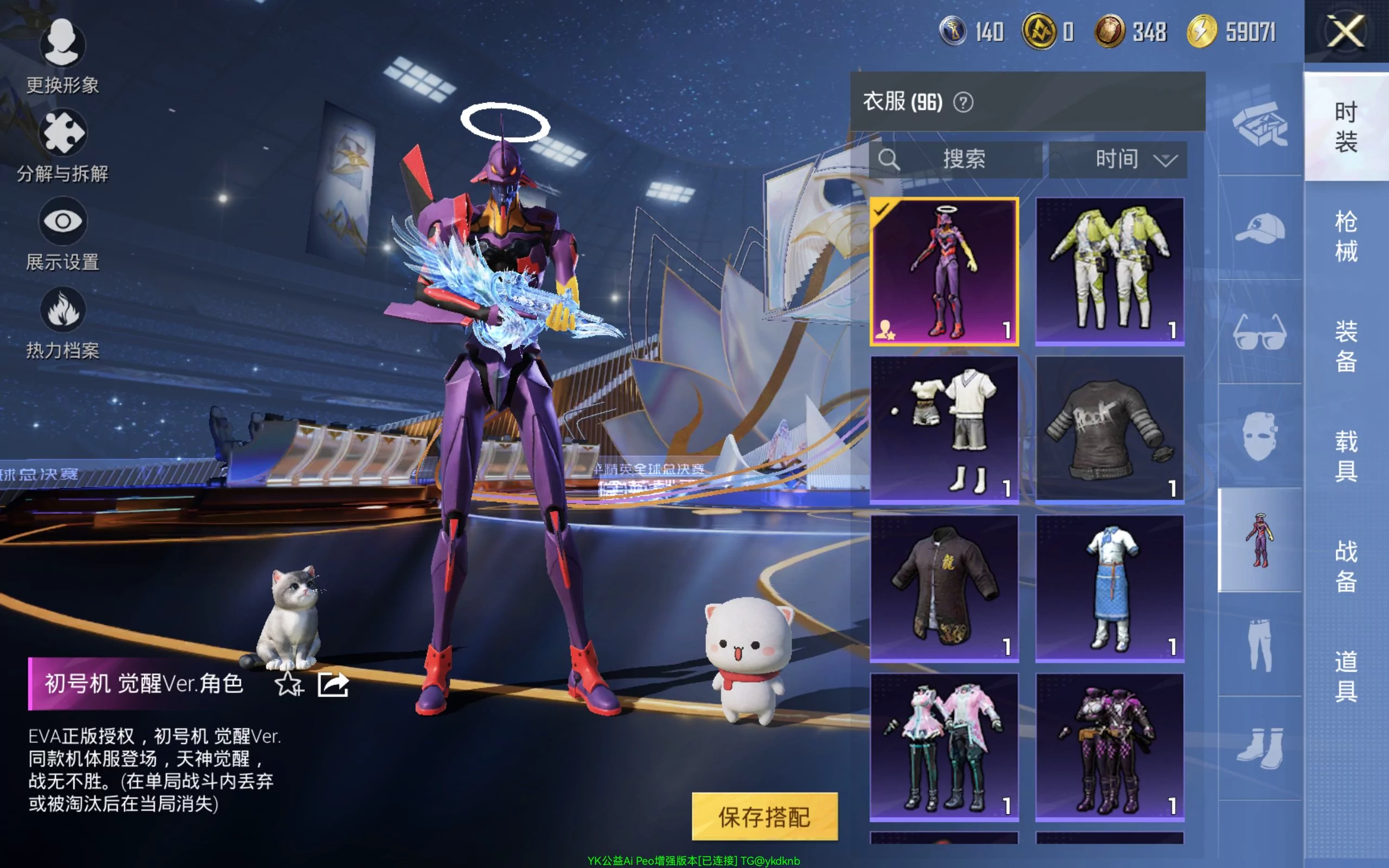Select the EVA Unit-01 purple suit thumbnail
The width and height of the screenshot is (1389, 868).
point(944,272)
